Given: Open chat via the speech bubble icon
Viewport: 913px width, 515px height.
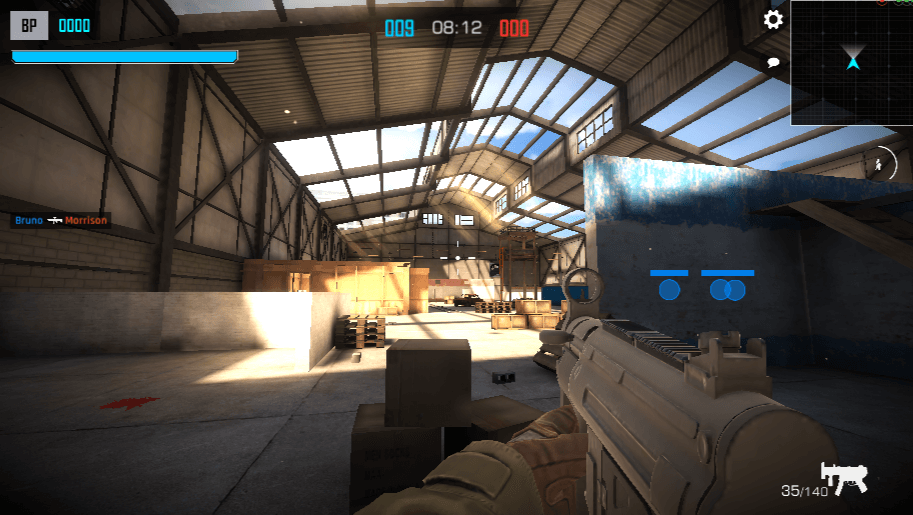Looking at the screenshot, I should tap(773, 62).
